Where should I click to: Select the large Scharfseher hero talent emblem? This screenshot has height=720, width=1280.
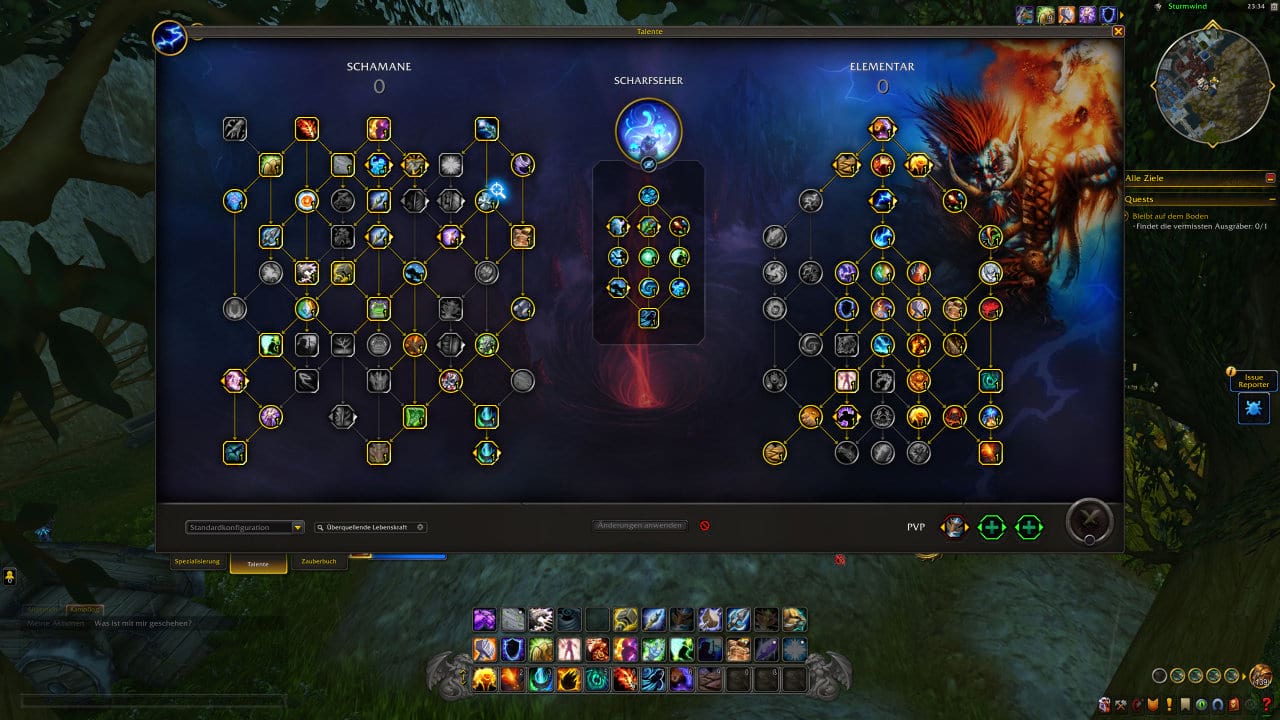pyautogui.click(x=648, y=130)
